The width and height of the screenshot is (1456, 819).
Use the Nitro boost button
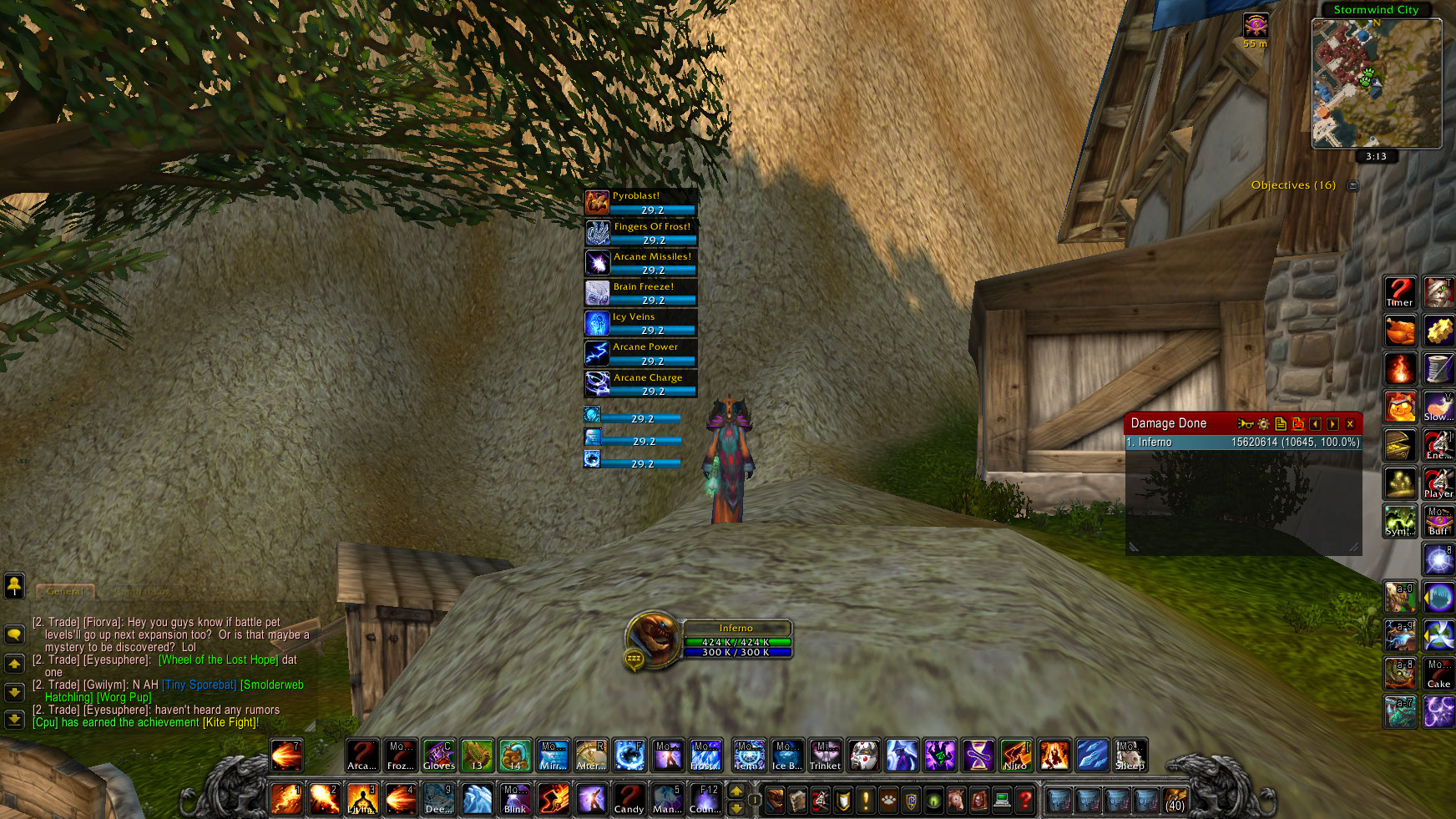[1016, 756]
